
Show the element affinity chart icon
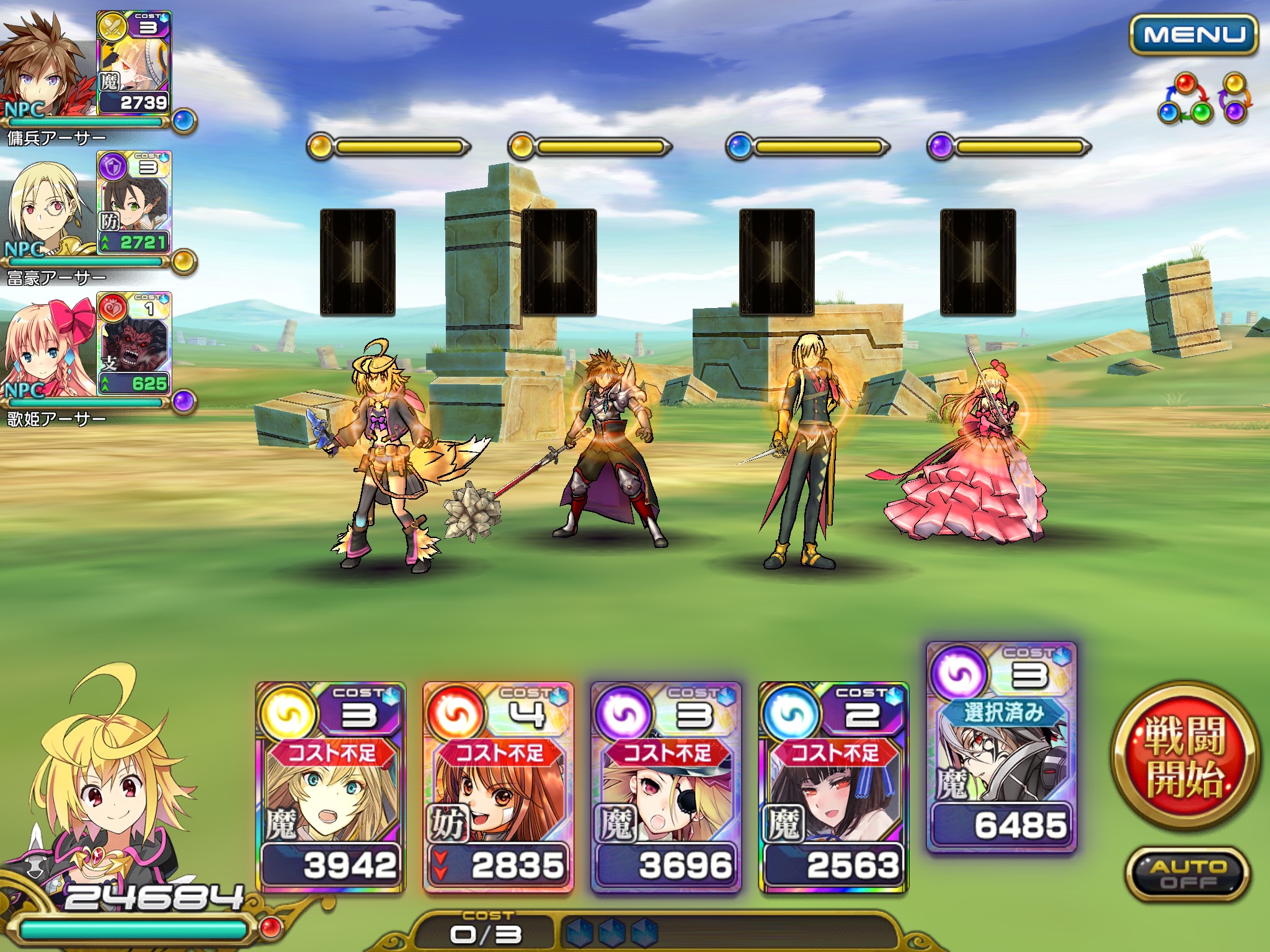click(1202, 99)
